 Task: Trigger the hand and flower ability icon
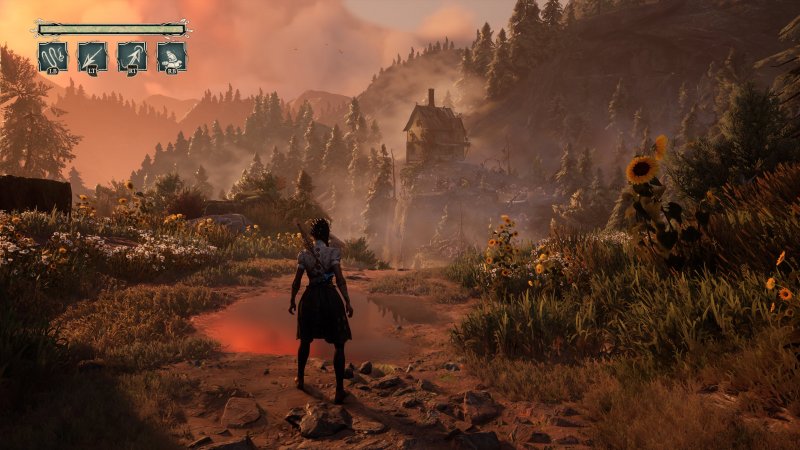coord(171,56)
